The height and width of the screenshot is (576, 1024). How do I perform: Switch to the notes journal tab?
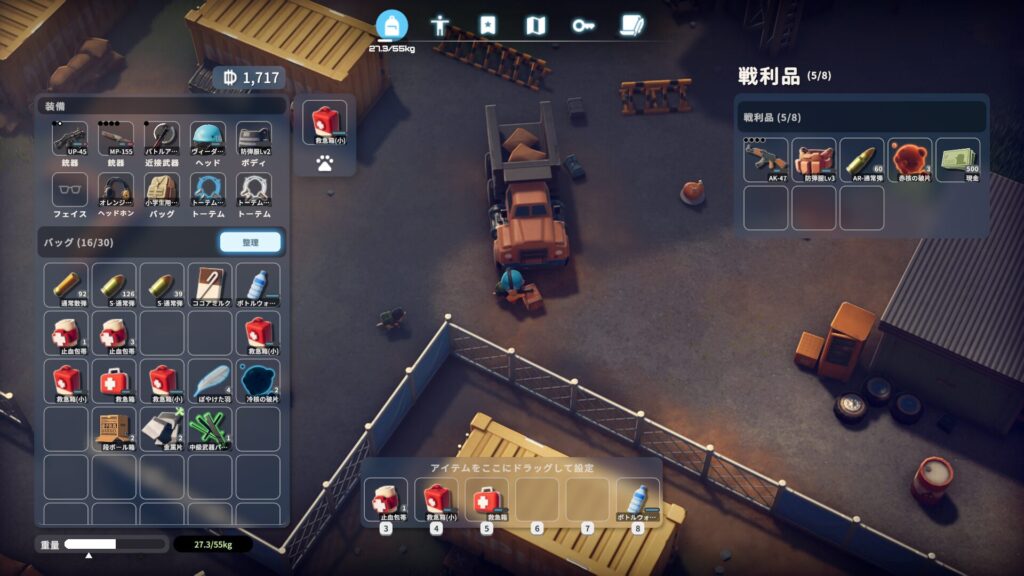[x=630, y=25]
